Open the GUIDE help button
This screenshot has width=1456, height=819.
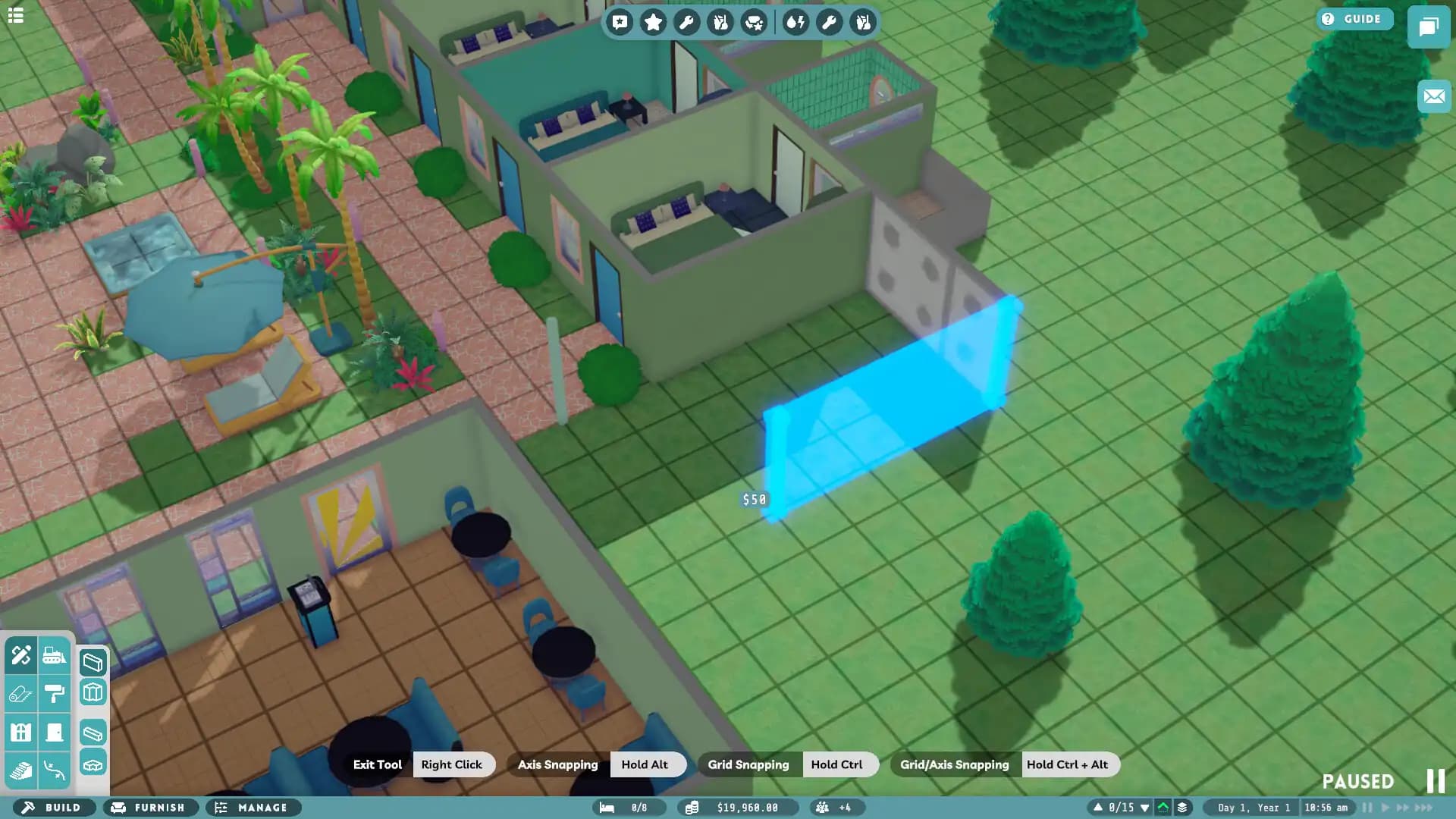[1354, 18]
